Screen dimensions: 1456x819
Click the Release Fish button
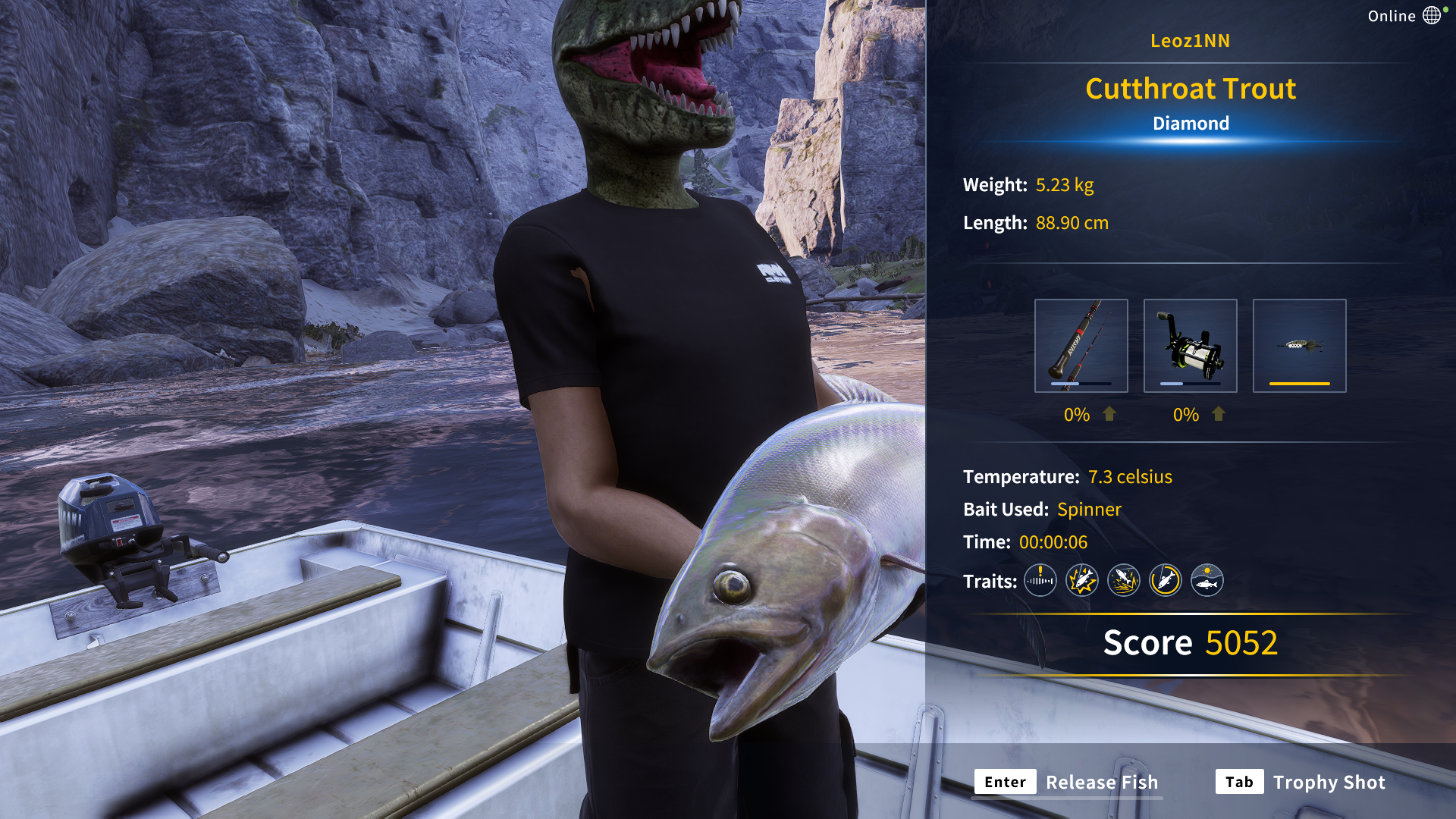pos(1068,782)
